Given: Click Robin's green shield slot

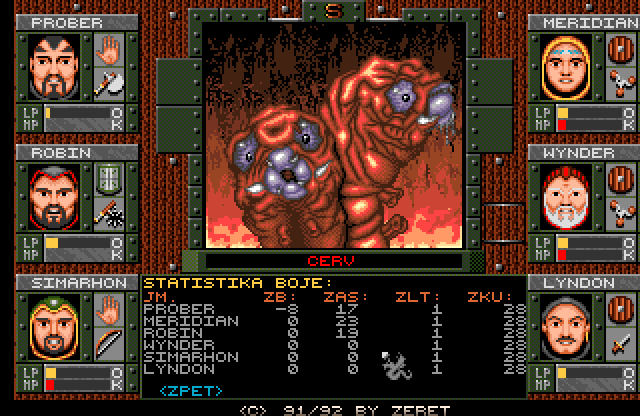Looking at the screenshot, I should (x=107, y=178).
